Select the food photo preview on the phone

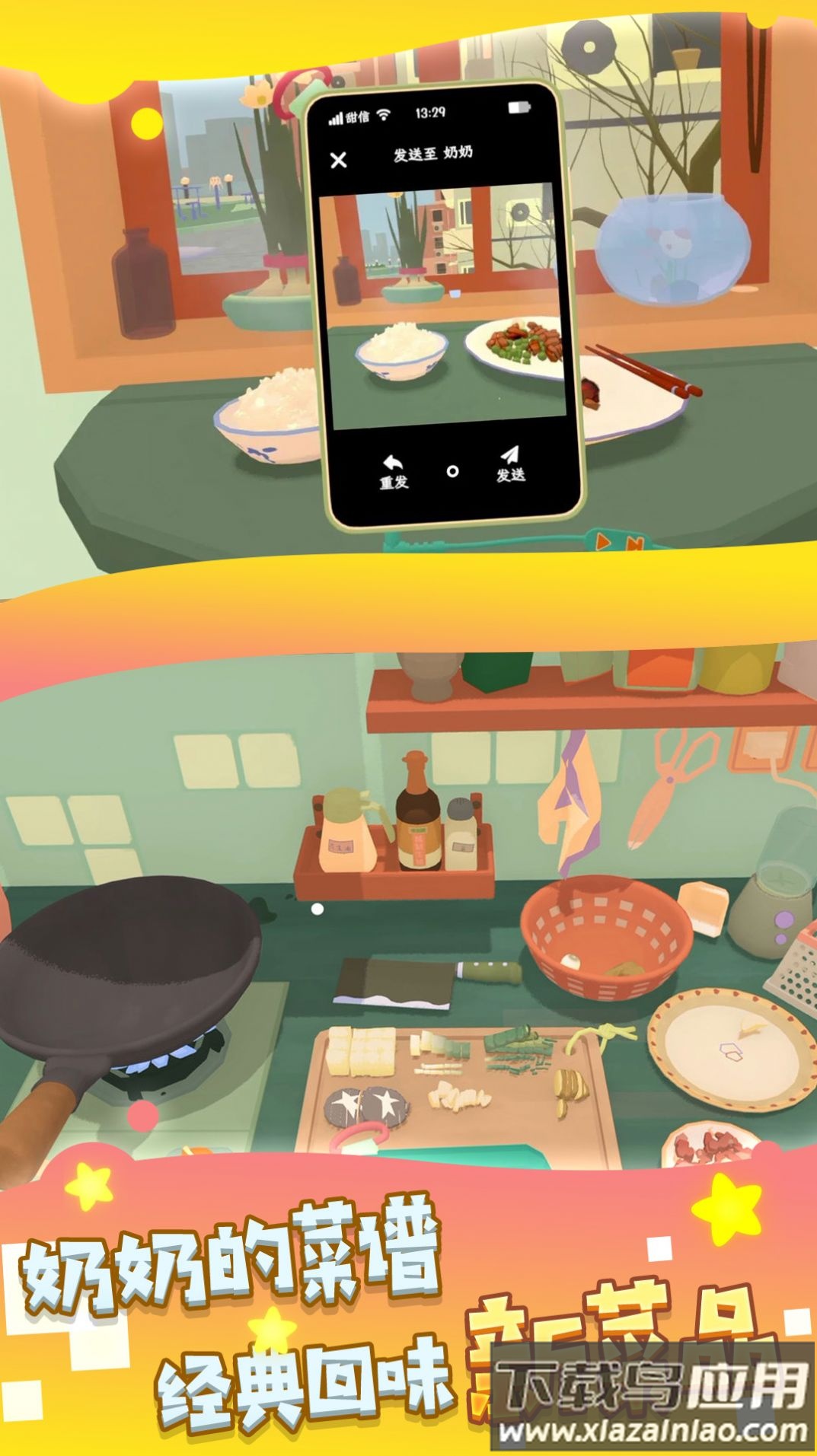[444, 304]
